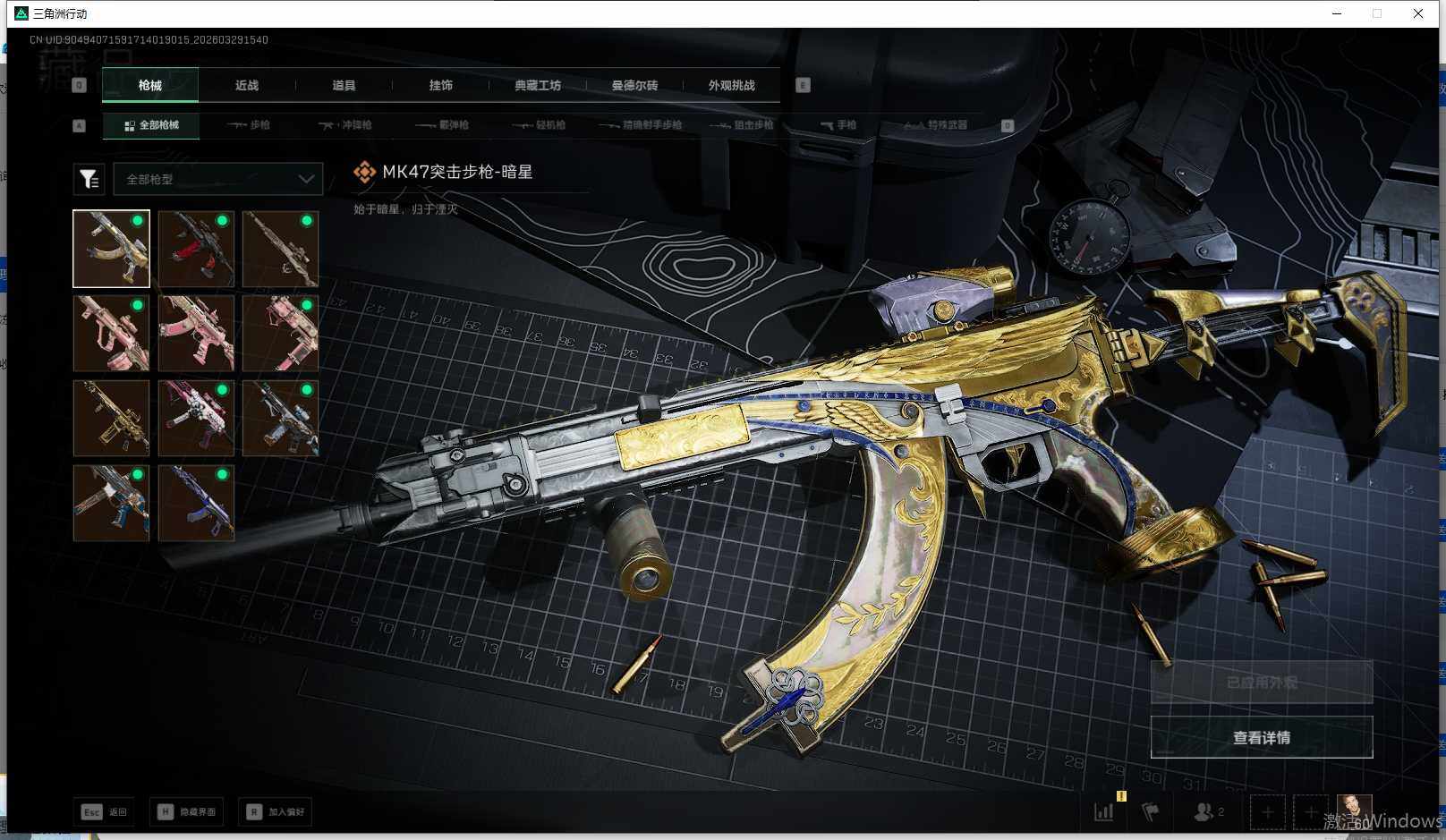
Task: Click the funnel filter icon
Action: pos(89,179)
